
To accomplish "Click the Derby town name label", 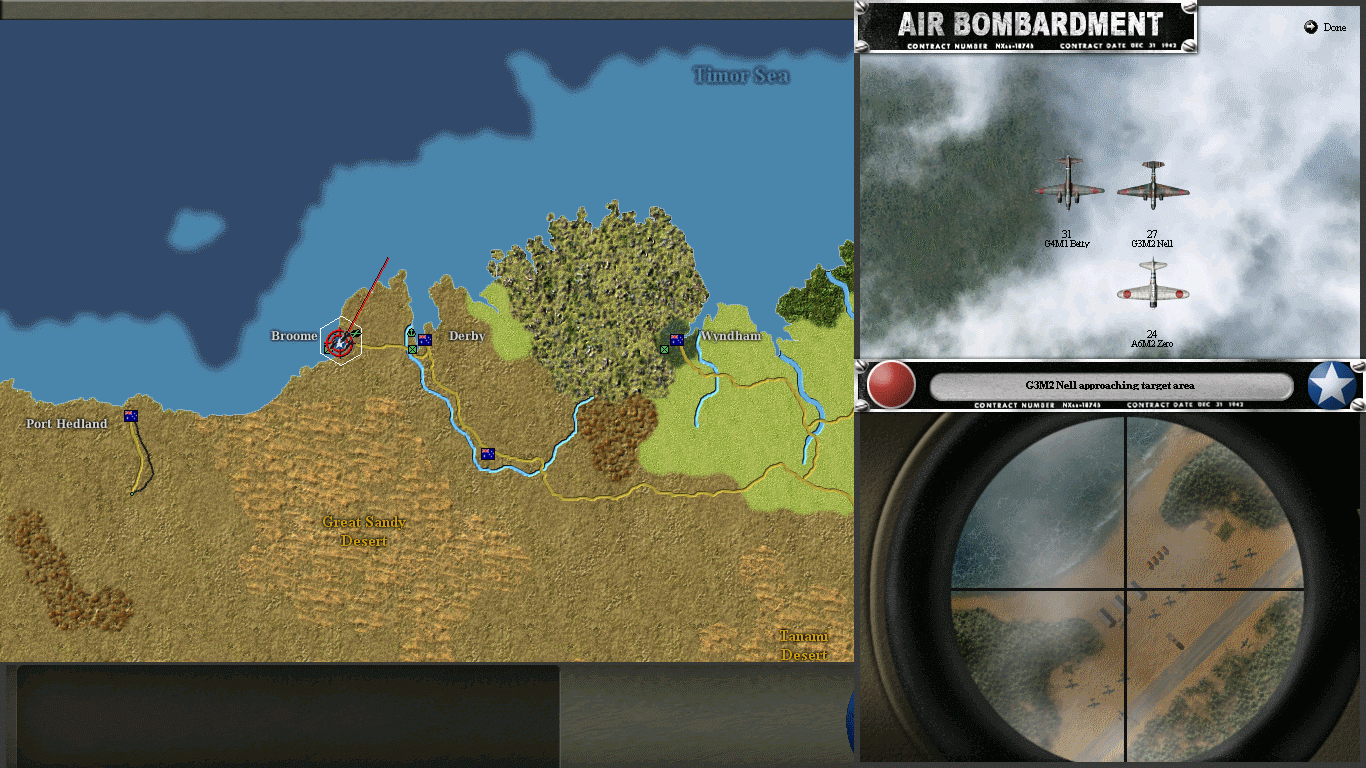I will 466,336.
